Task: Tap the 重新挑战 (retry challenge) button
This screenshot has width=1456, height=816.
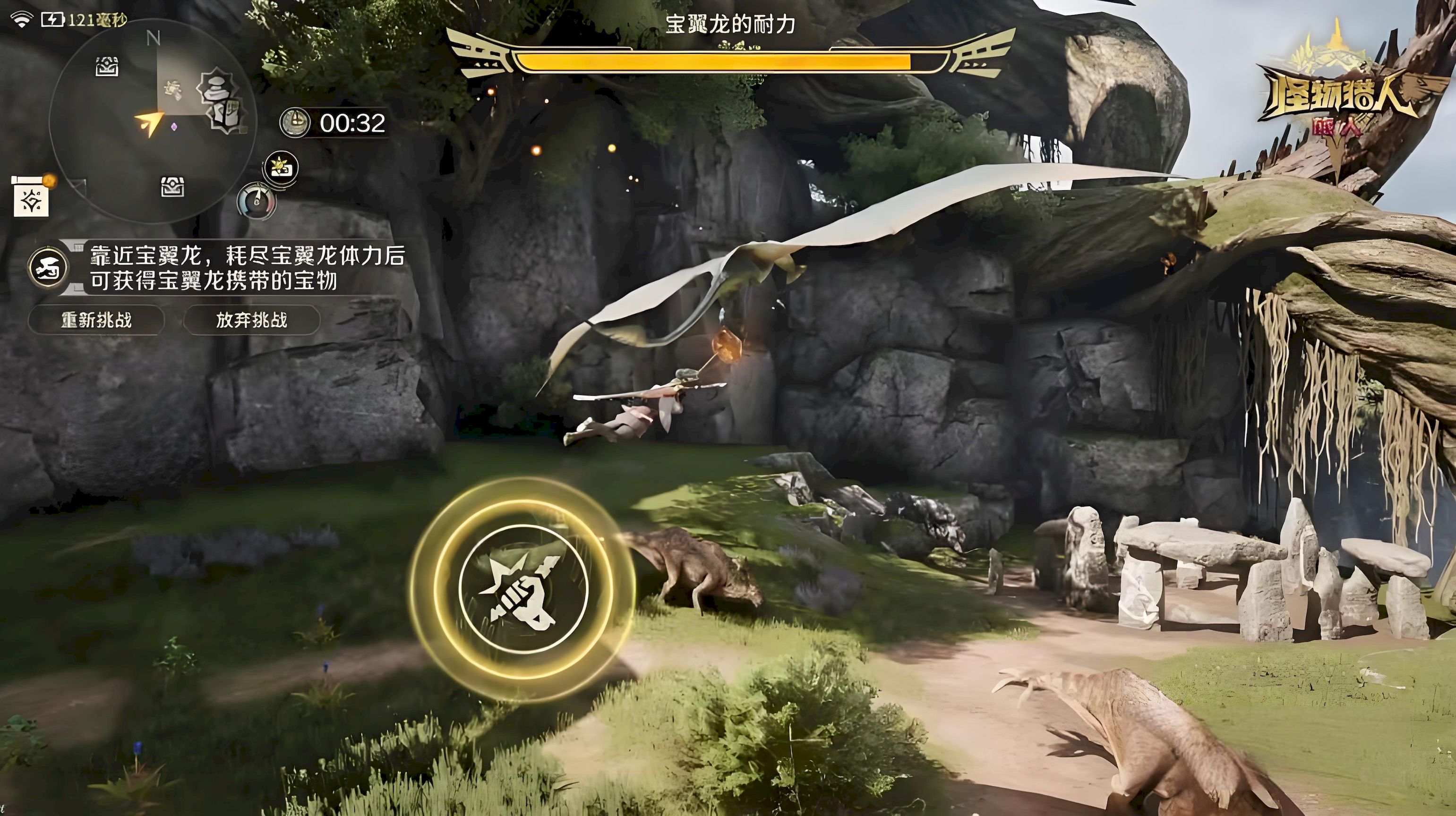Action: (x=96, y=321)
